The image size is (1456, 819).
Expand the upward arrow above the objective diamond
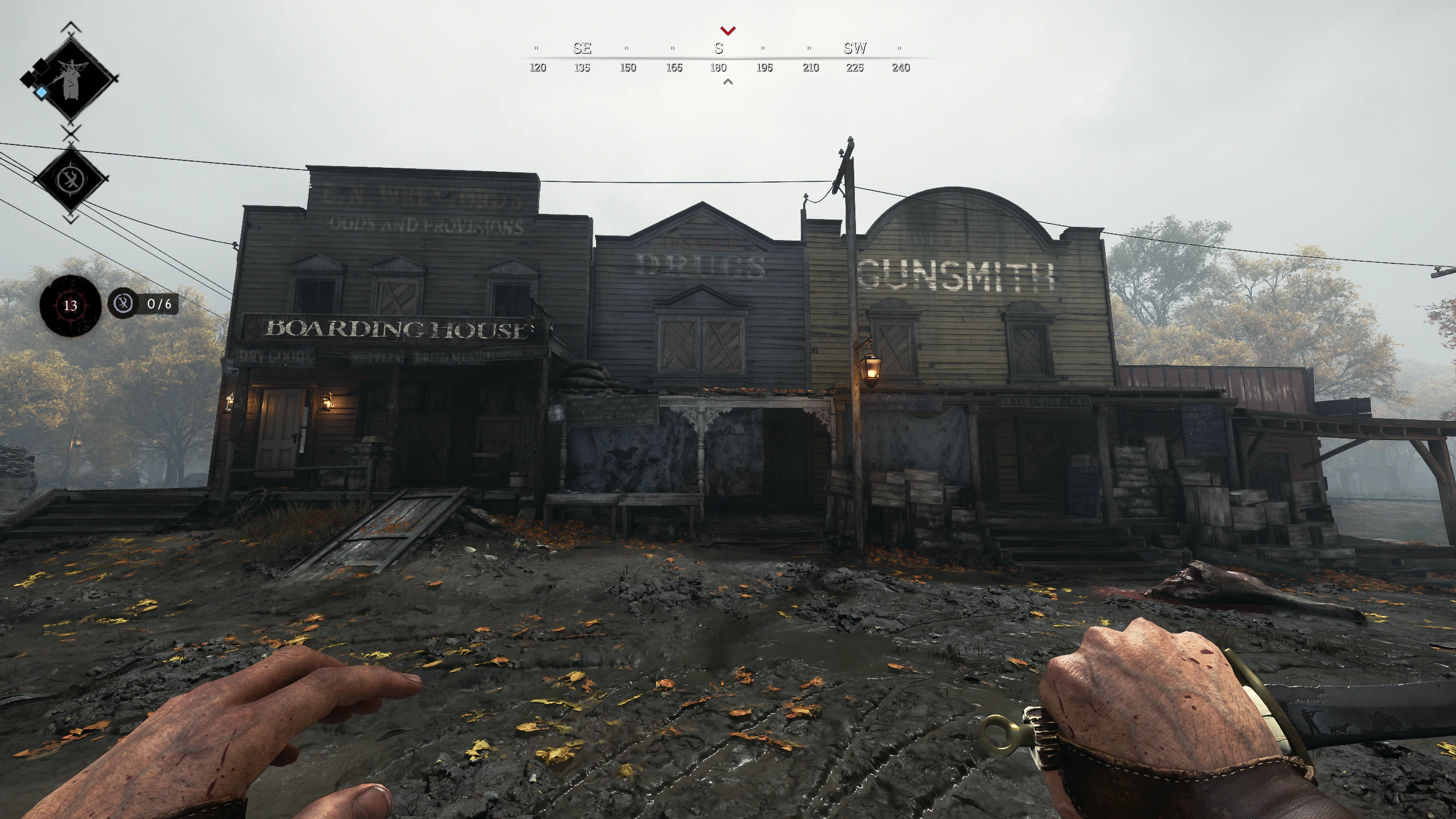[71, 27]
